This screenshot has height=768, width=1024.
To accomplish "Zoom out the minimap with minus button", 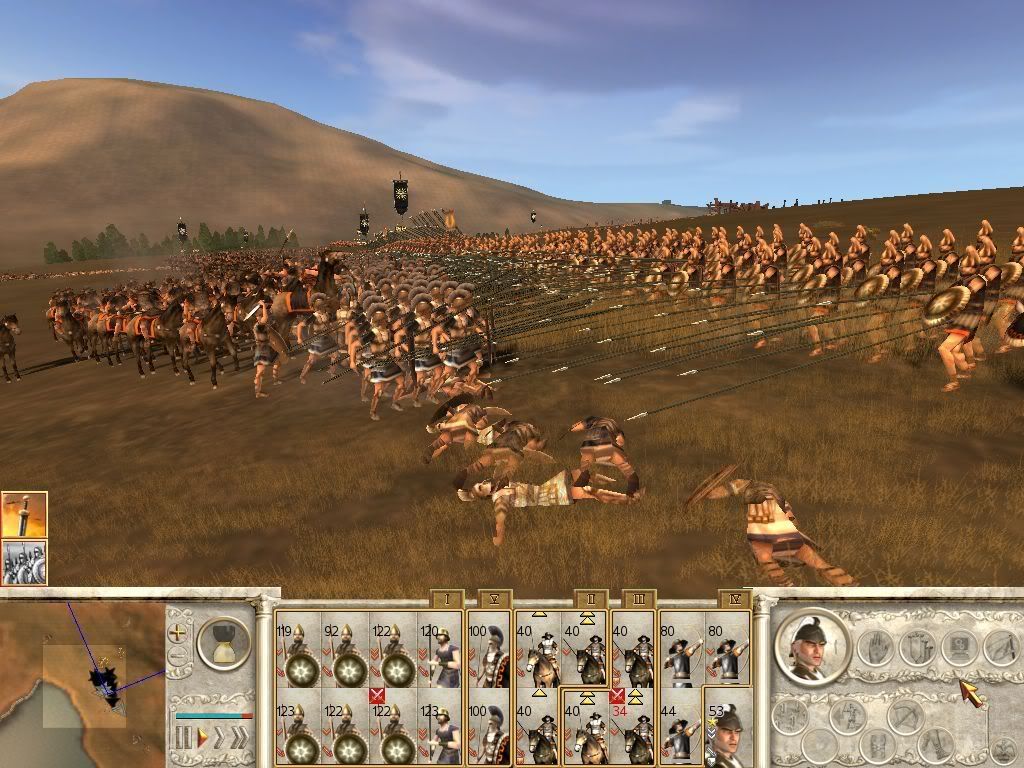I will pos(178,656).
